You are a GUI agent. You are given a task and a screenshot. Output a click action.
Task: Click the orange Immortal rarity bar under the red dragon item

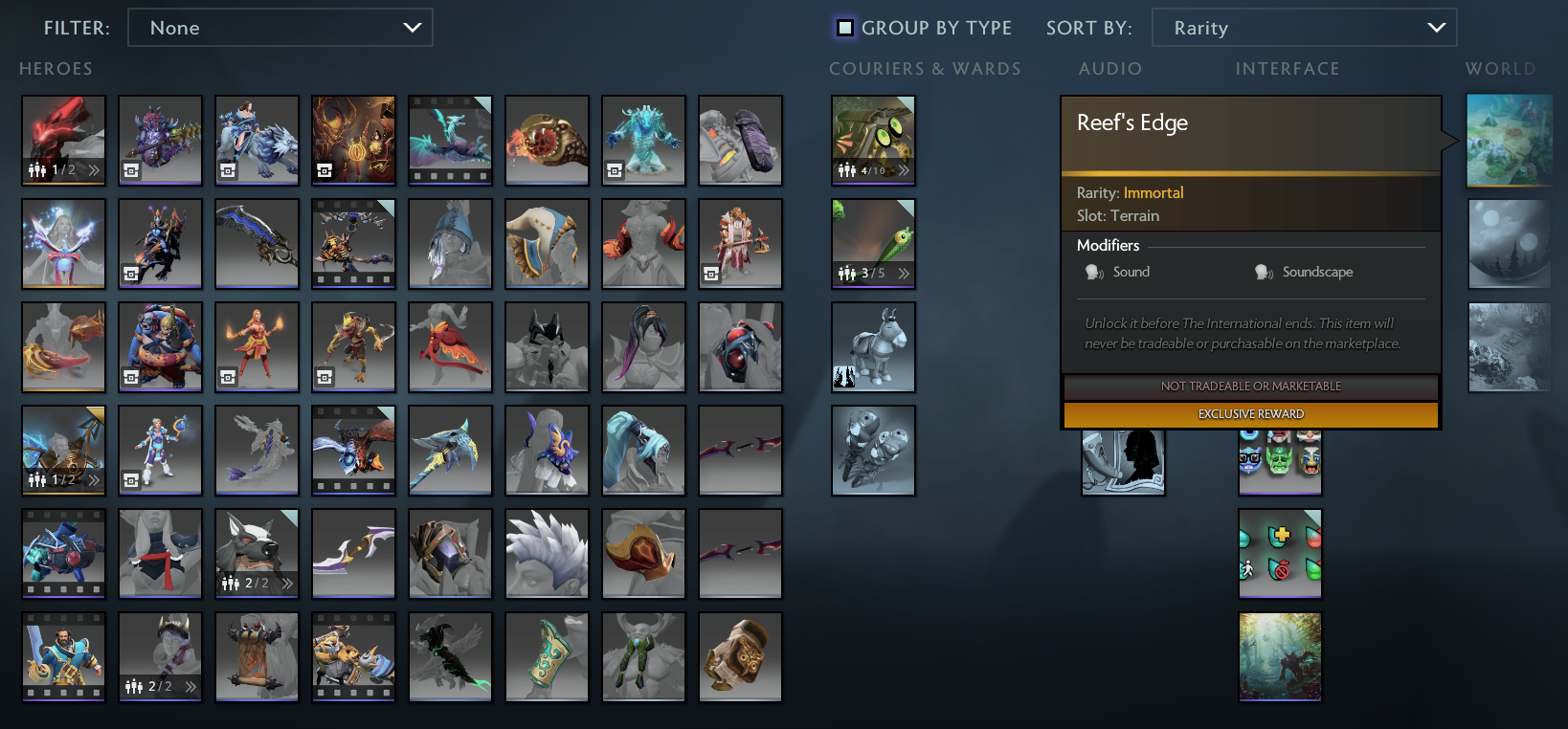(63, 185)
